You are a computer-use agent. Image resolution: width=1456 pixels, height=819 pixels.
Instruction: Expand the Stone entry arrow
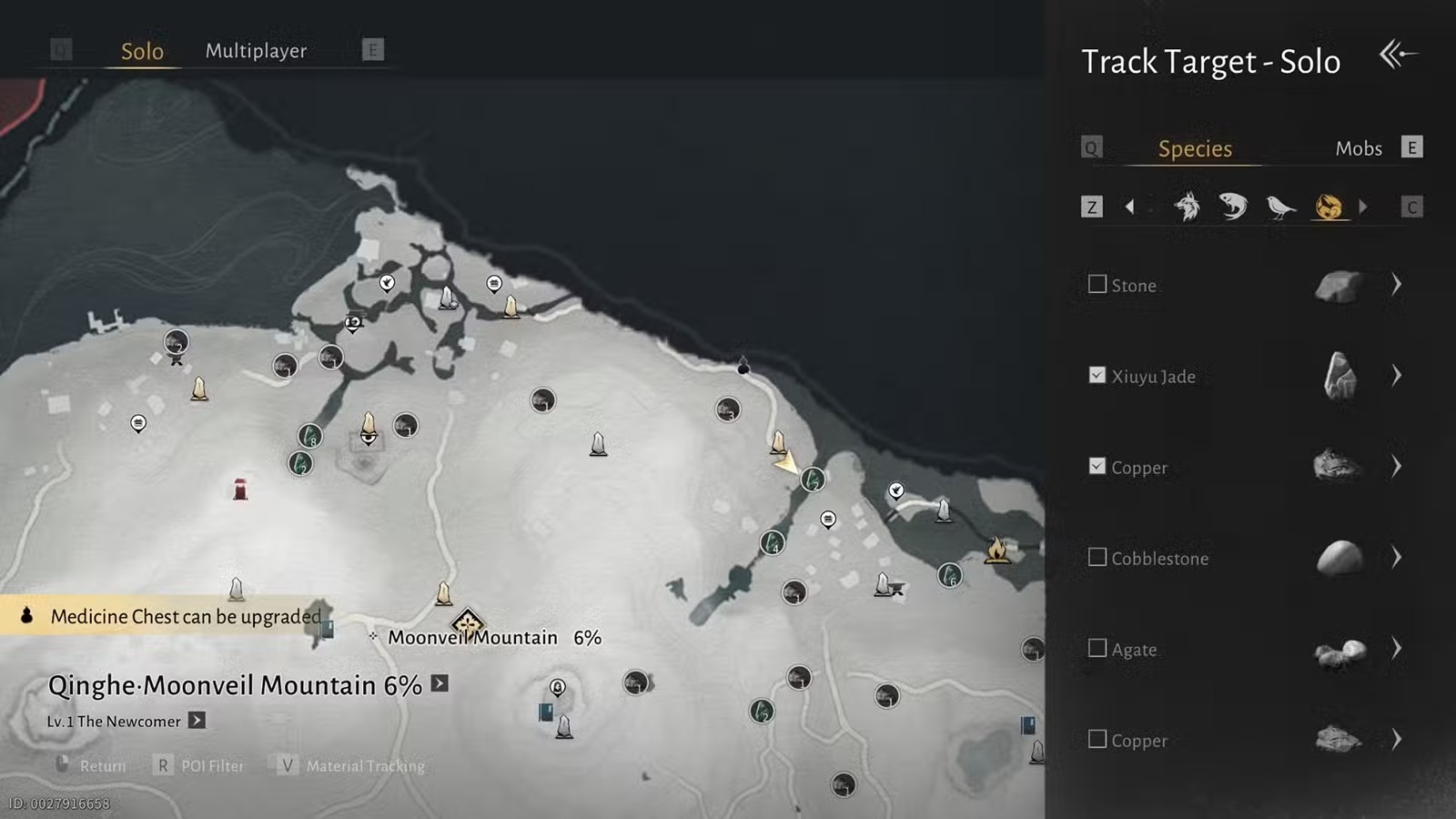coord(1396,285)
